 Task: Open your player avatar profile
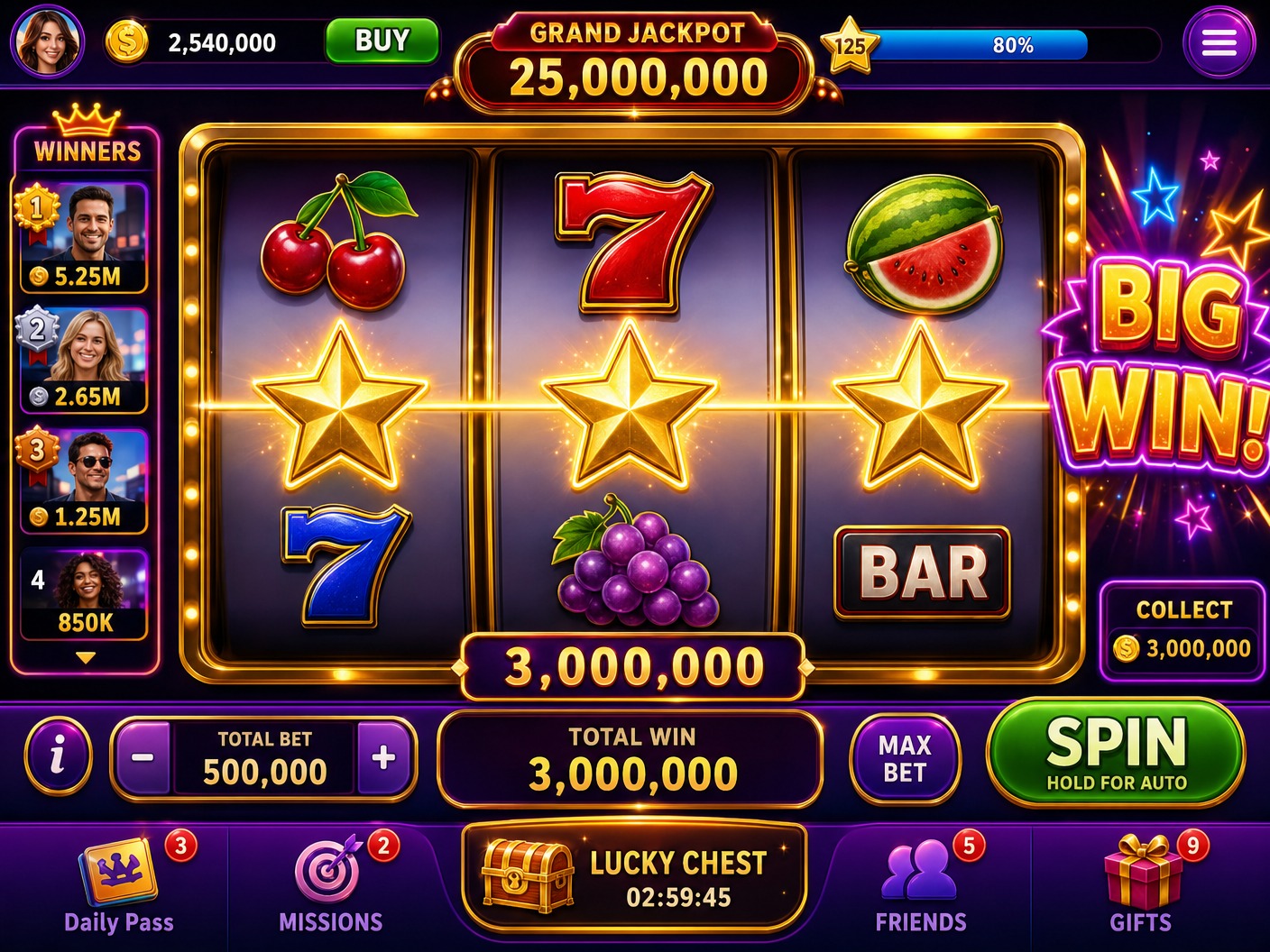[x=47, y=41]
